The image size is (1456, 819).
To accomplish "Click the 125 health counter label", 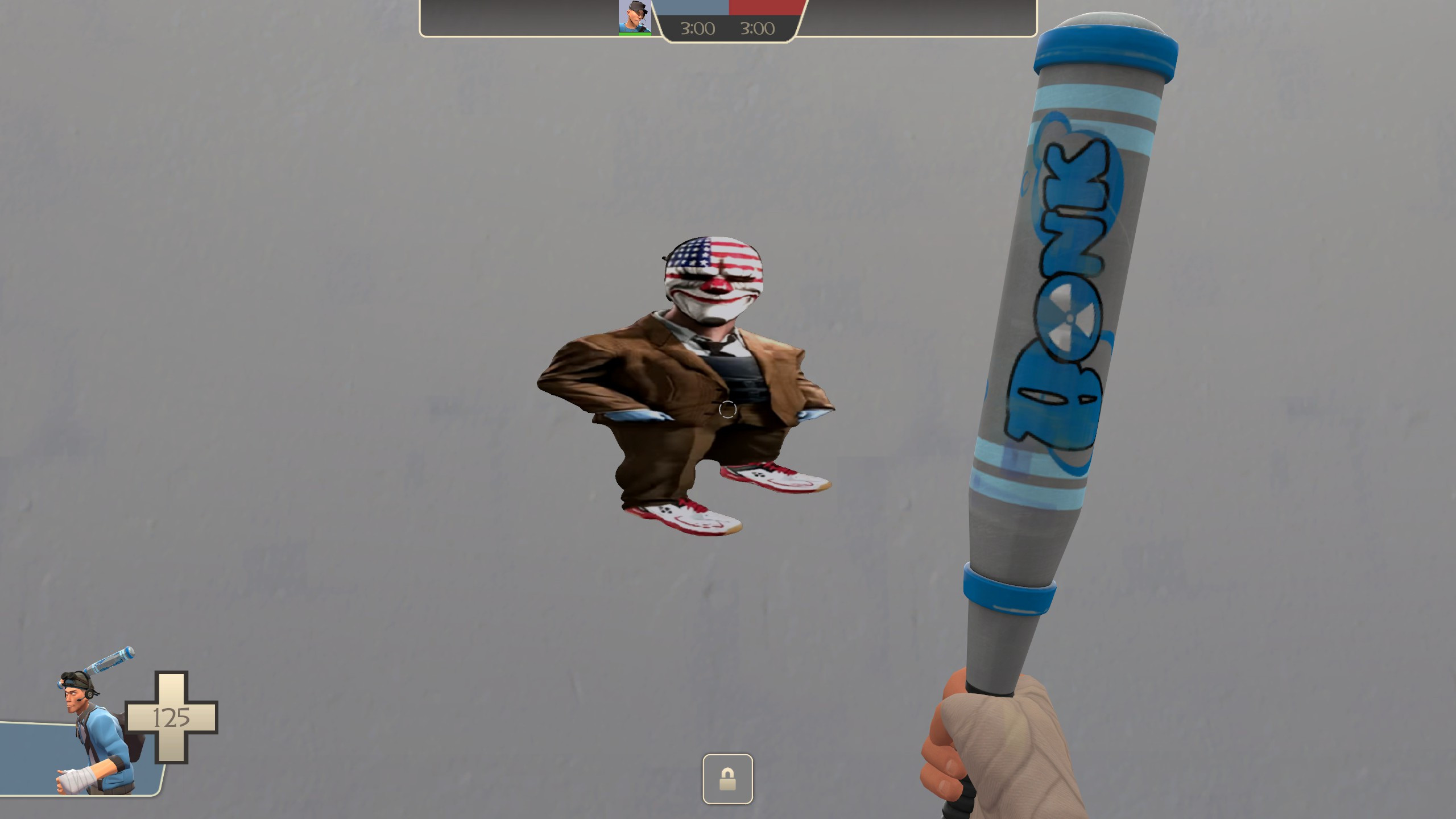I will coord(171,717).
